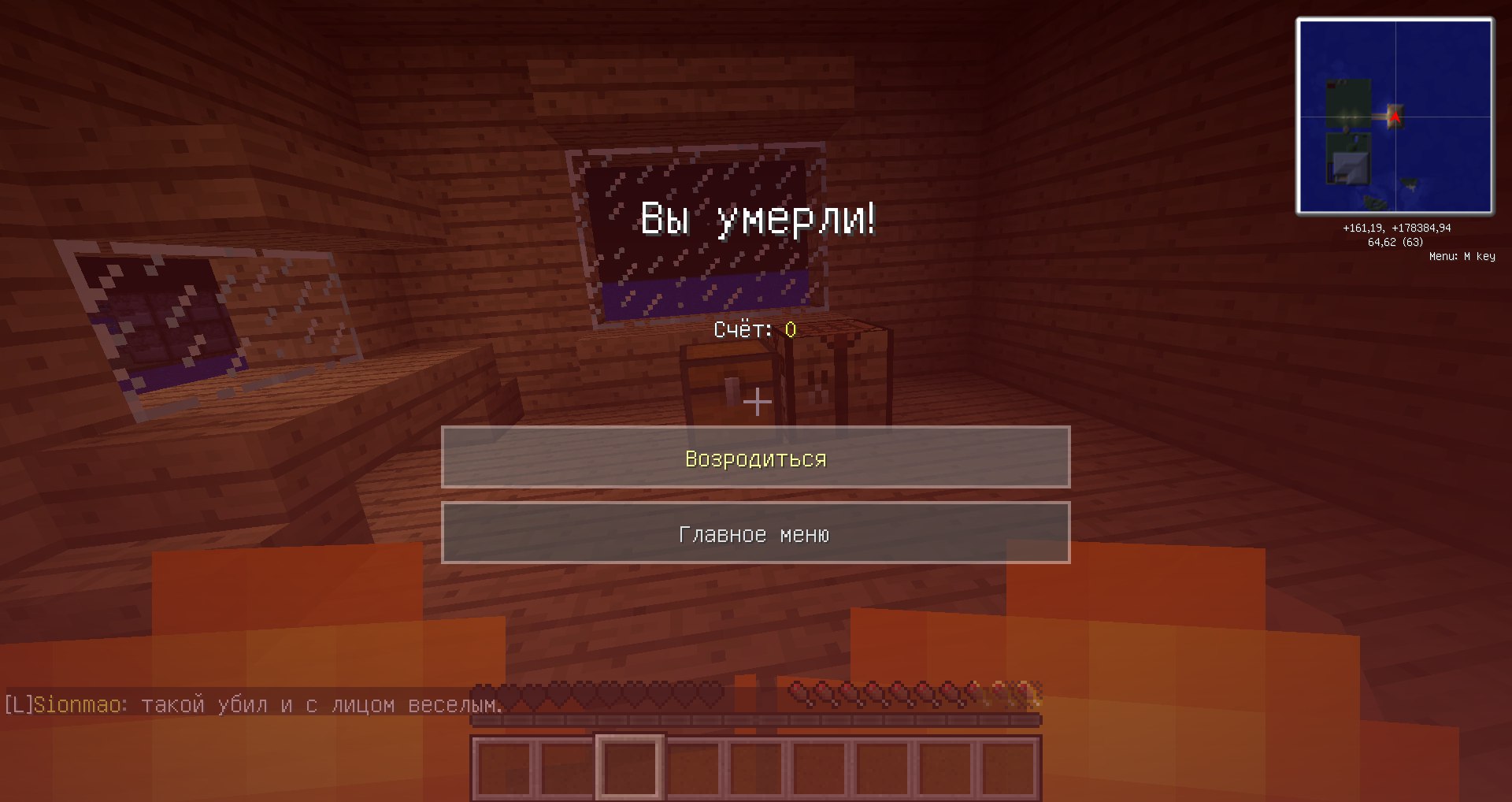Select the highlighted third hotbar slot

coord(628,766)
